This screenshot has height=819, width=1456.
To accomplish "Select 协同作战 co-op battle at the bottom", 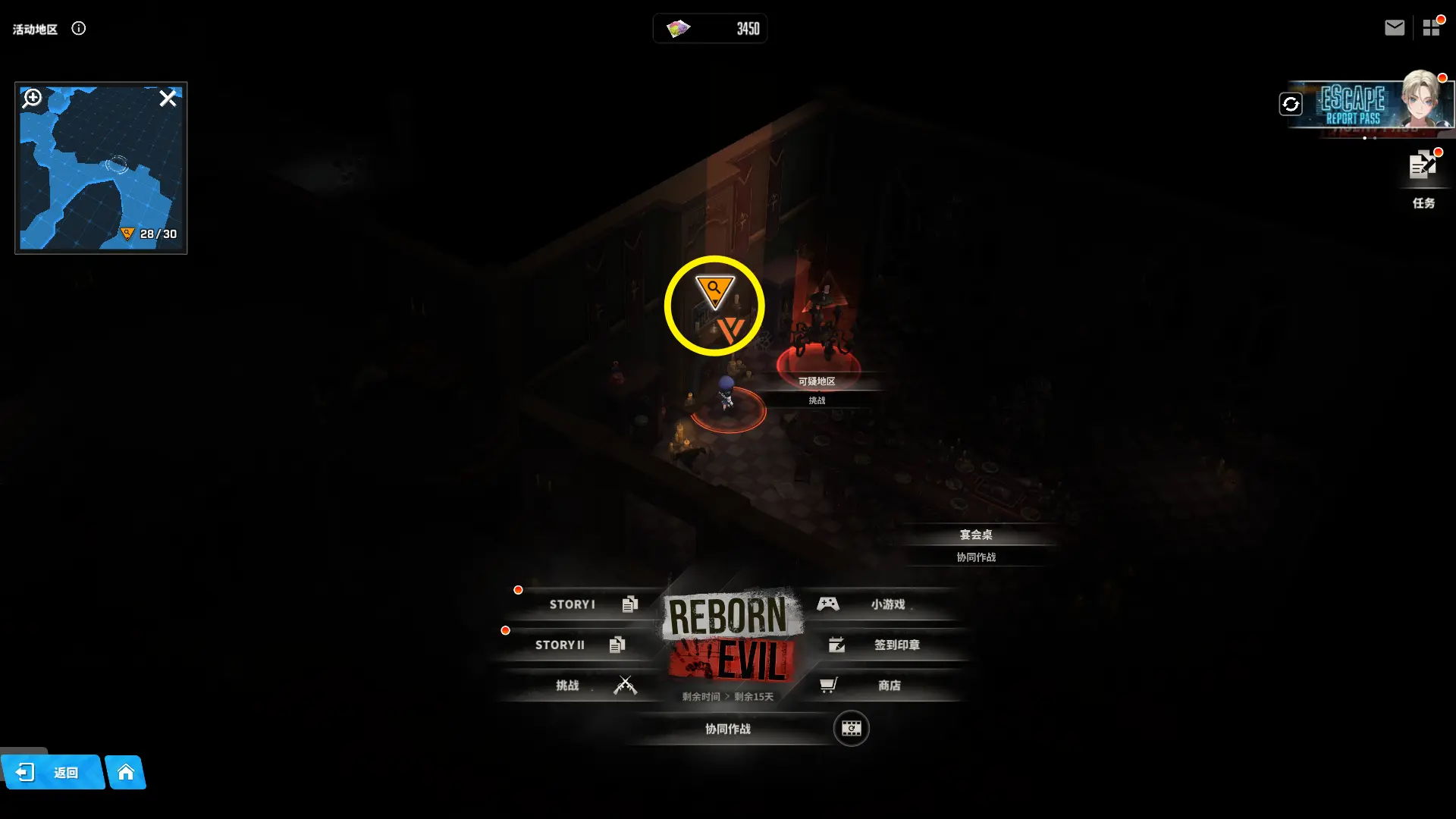I will tap(727, 729).
